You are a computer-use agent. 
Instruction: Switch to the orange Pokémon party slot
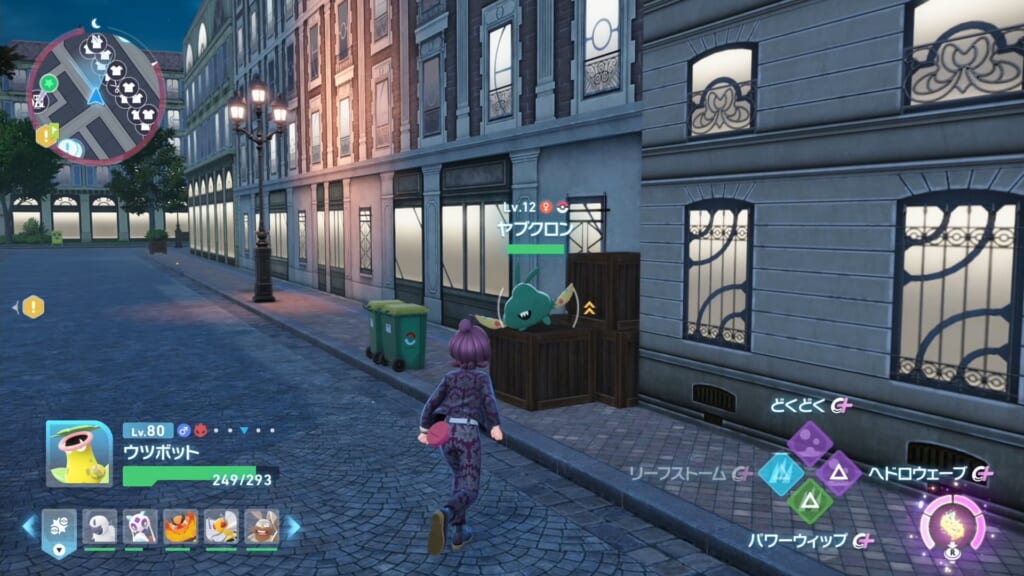[x=180, y=527]
